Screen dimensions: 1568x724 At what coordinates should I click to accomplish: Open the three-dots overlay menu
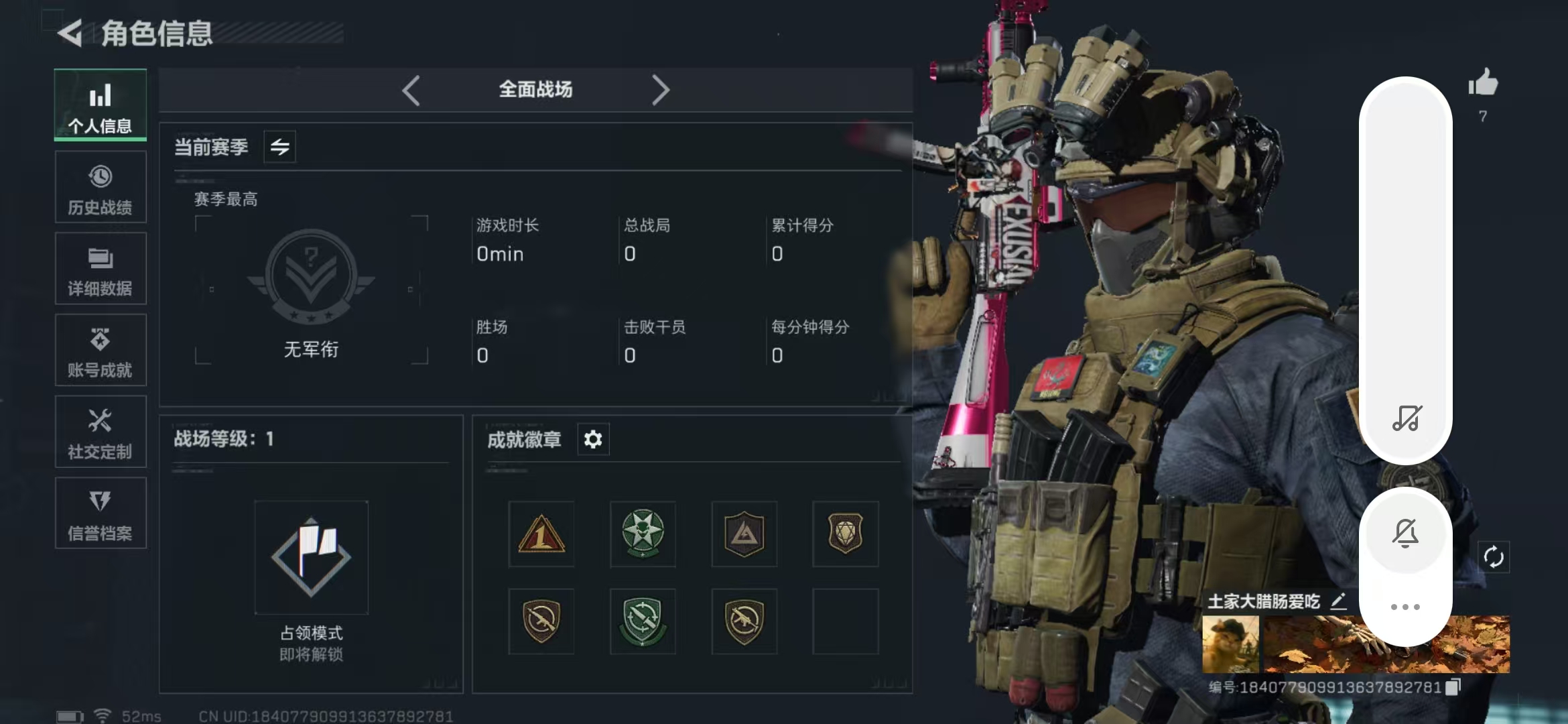[1405, 607]
